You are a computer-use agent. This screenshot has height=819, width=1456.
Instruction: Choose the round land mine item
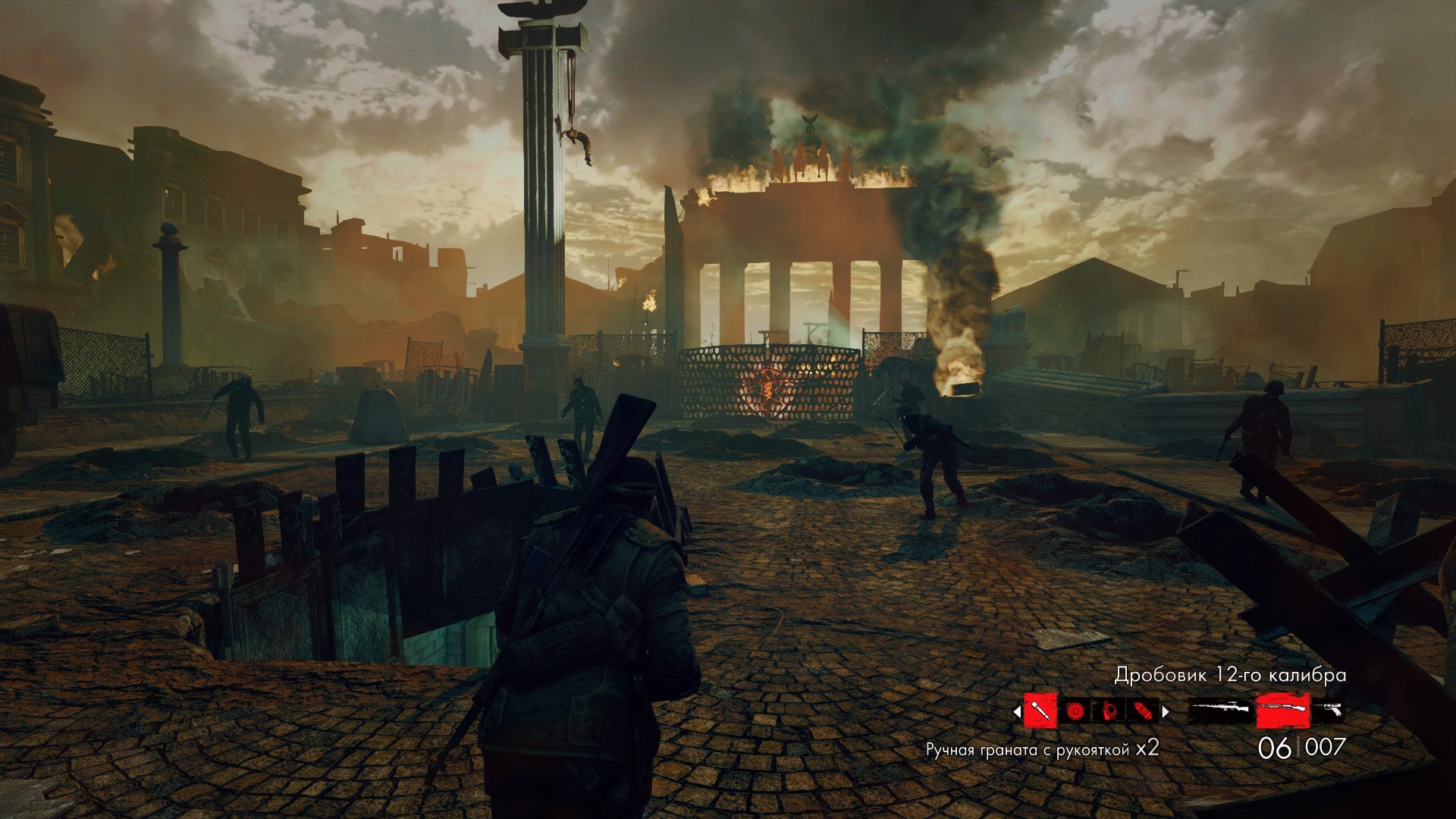pyautogui.click(x=1074, y=711)
